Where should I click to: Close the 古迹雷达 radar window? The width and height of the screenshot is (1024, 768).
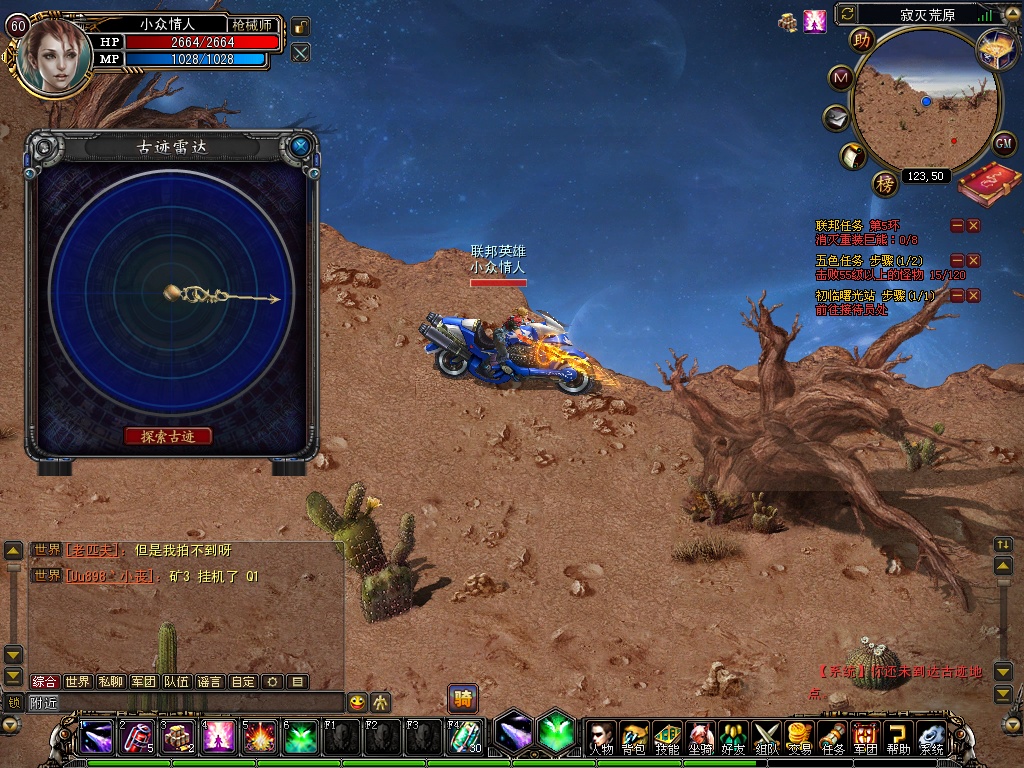click(x=300, y=147)
